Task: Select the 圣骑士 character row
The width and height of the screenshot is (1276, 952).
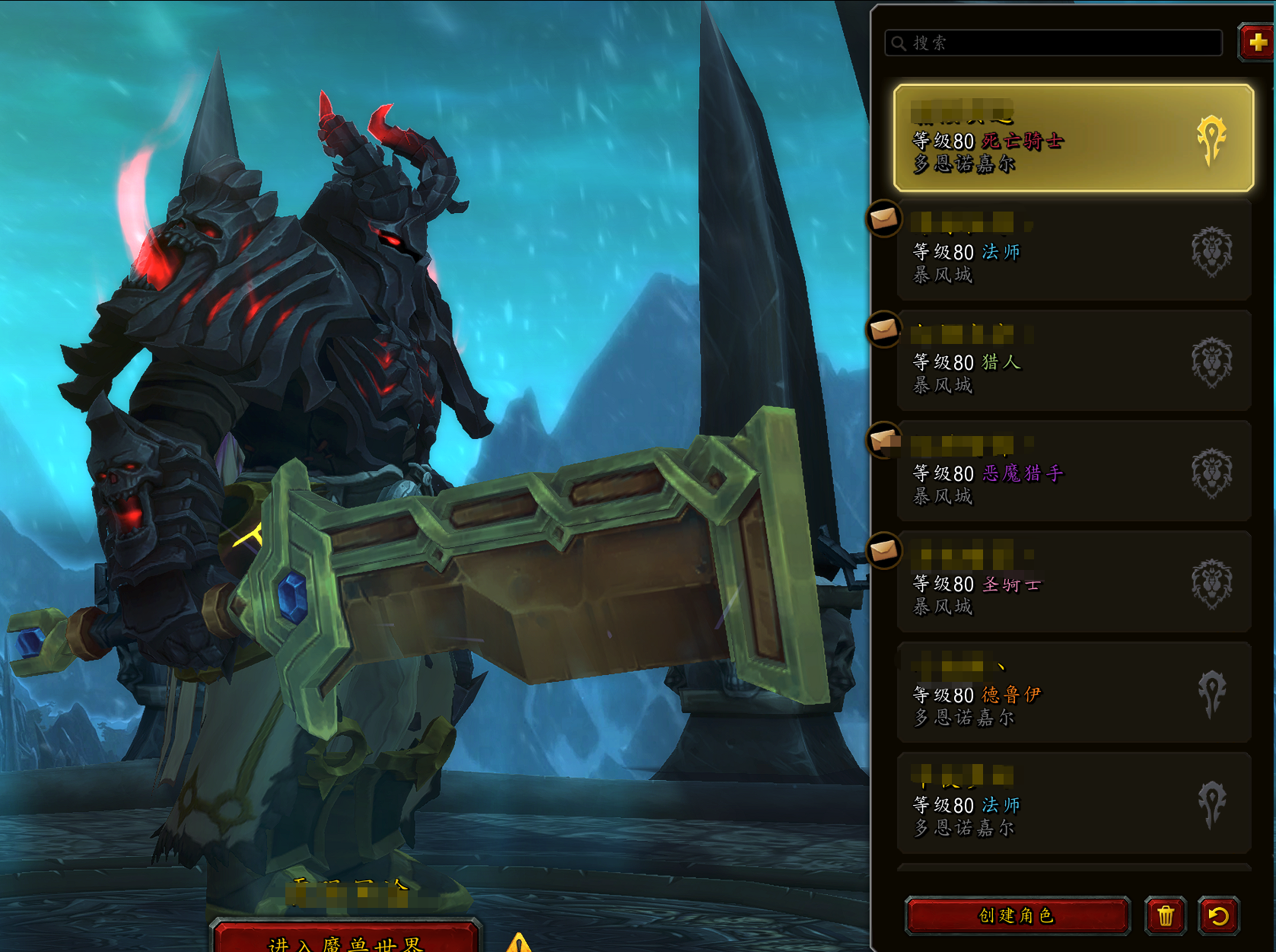Action: [x=1073, y=582]
